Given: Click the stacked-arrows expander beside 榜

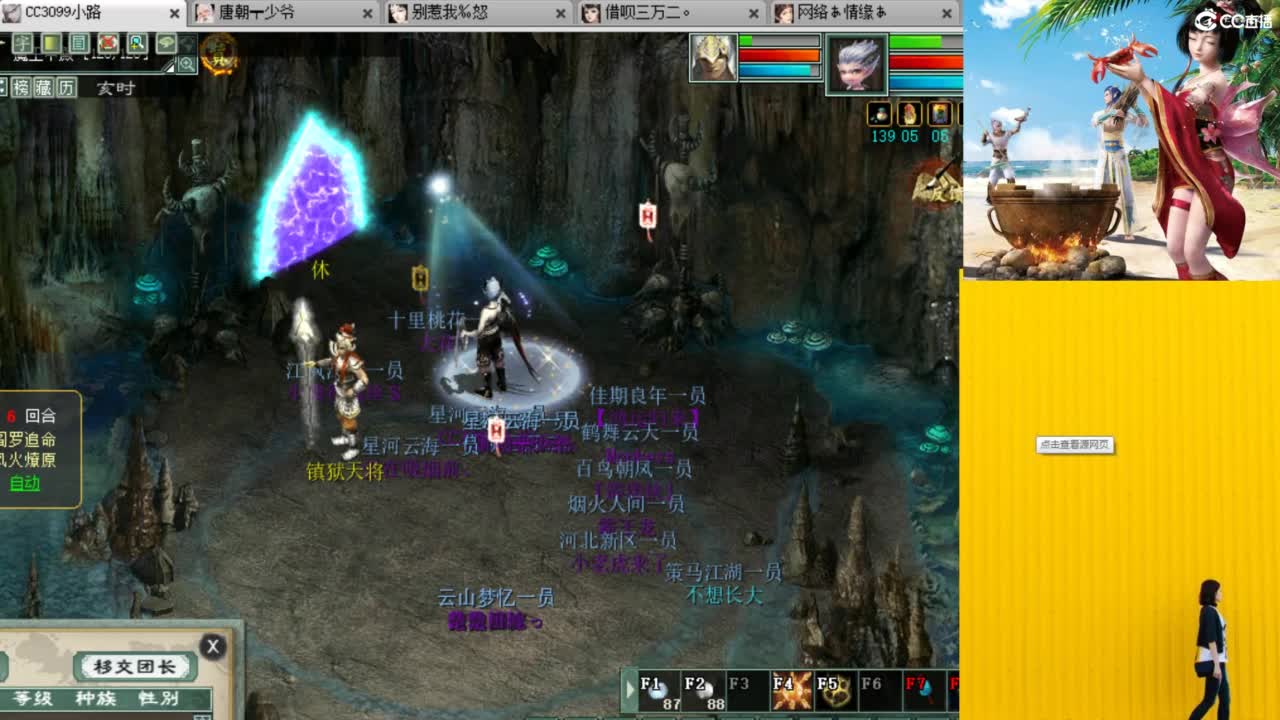Looking at the screenshot, I should (5, 87).
